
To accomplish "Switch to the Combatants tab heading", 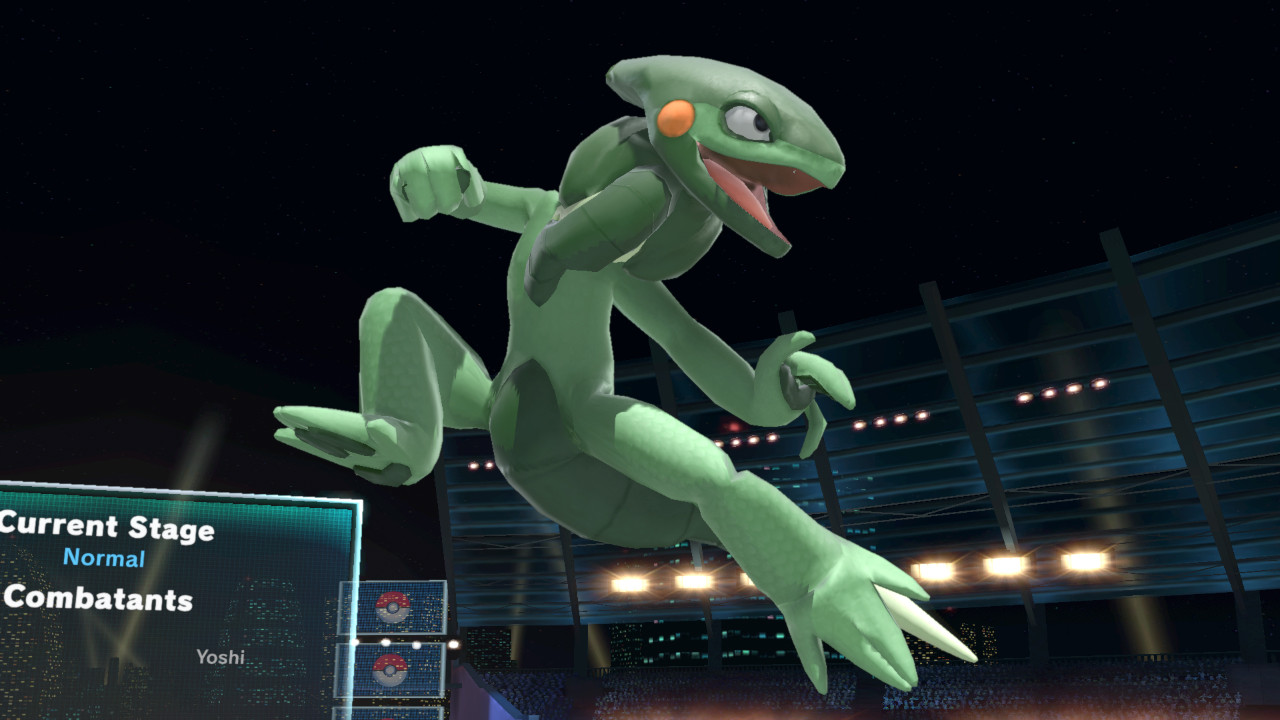I will pos(100,600).
